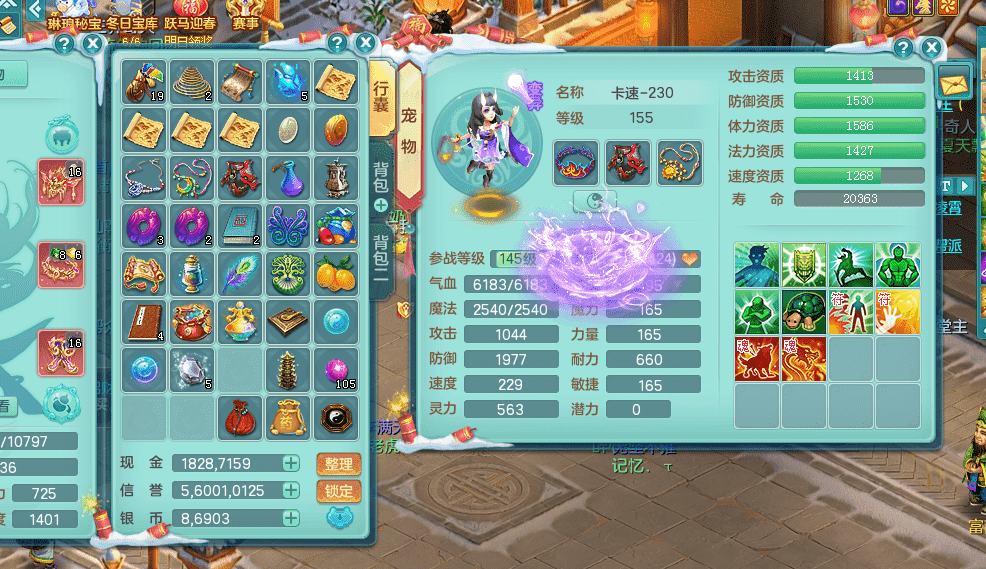This screenshot has width=986, height=569.
Task: Select the pagoda tower item
Action: tap(290, 368)
